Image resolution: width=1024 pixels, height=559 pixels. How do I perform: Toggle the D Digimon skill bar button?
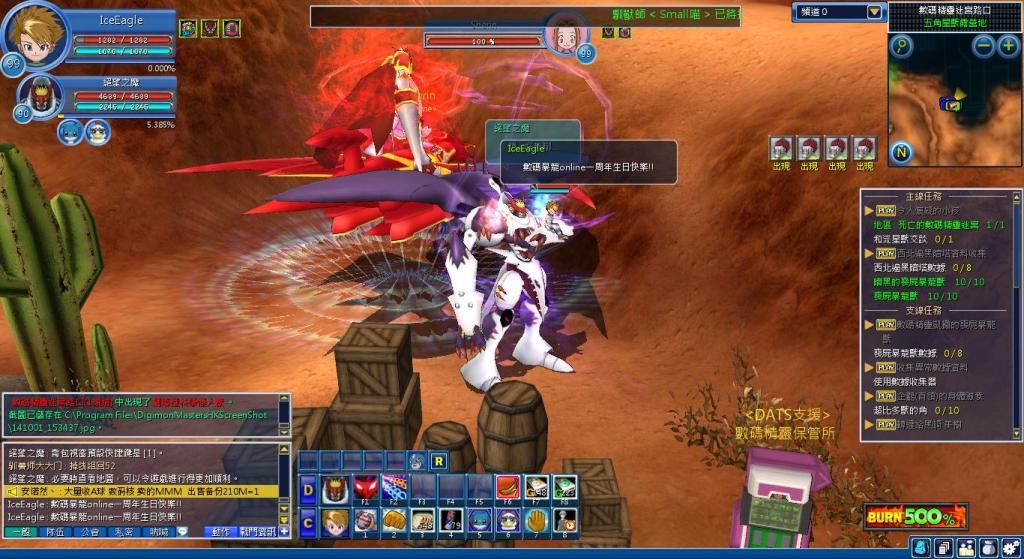[x=309, y=490]
